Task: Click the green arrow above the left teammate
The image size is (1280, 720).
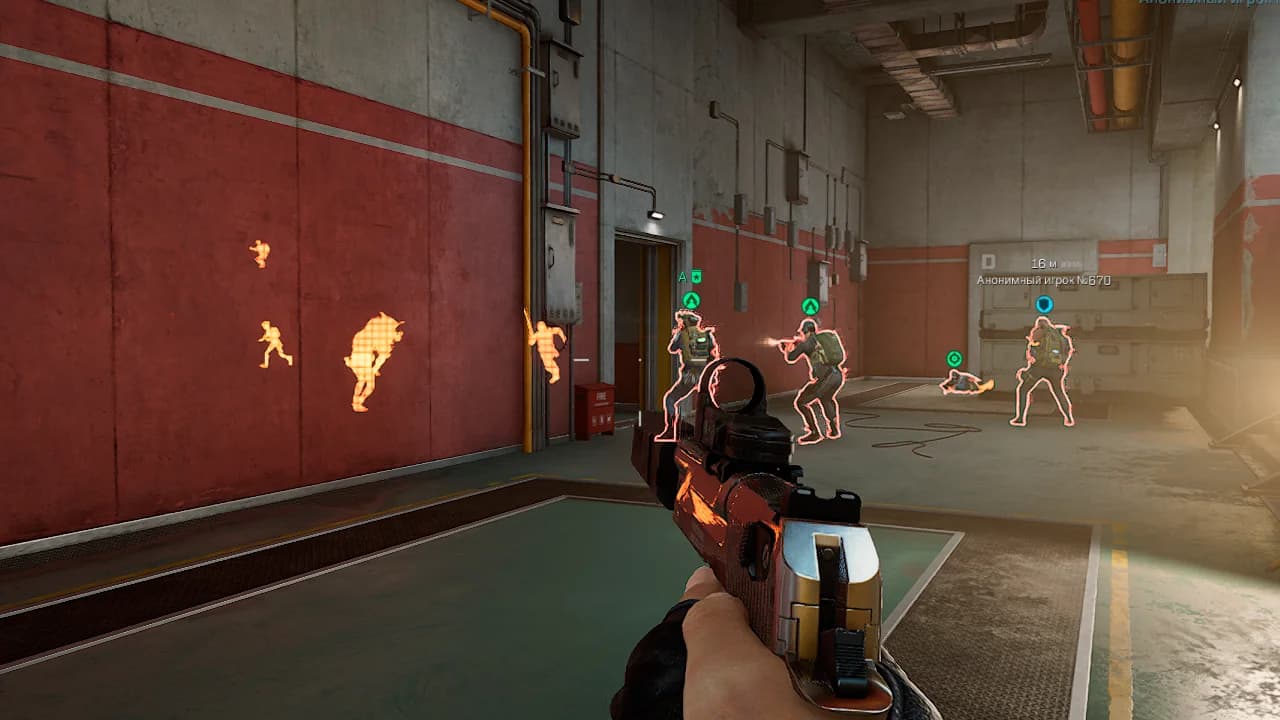Action: 691,300
